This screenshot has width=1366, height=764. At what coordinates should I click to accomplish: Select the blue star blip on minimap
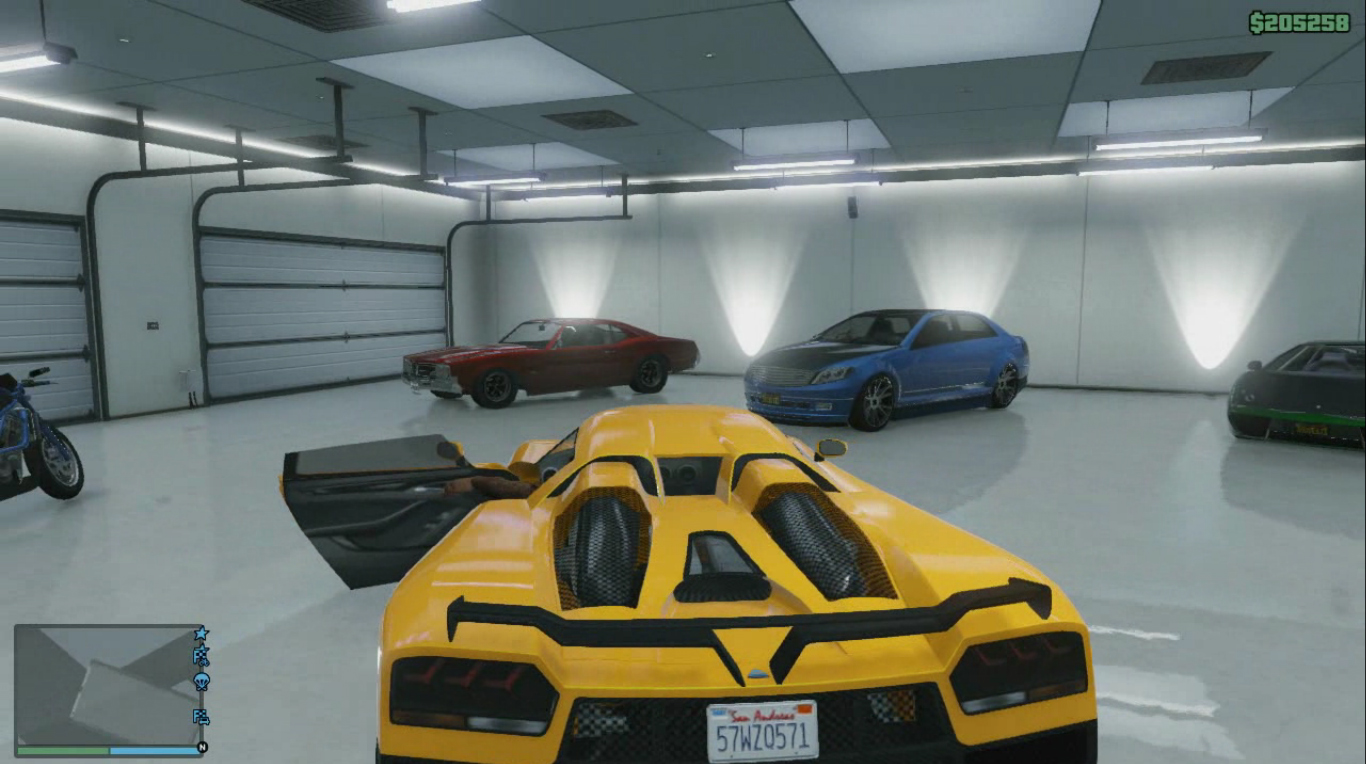tap(201, 633)
